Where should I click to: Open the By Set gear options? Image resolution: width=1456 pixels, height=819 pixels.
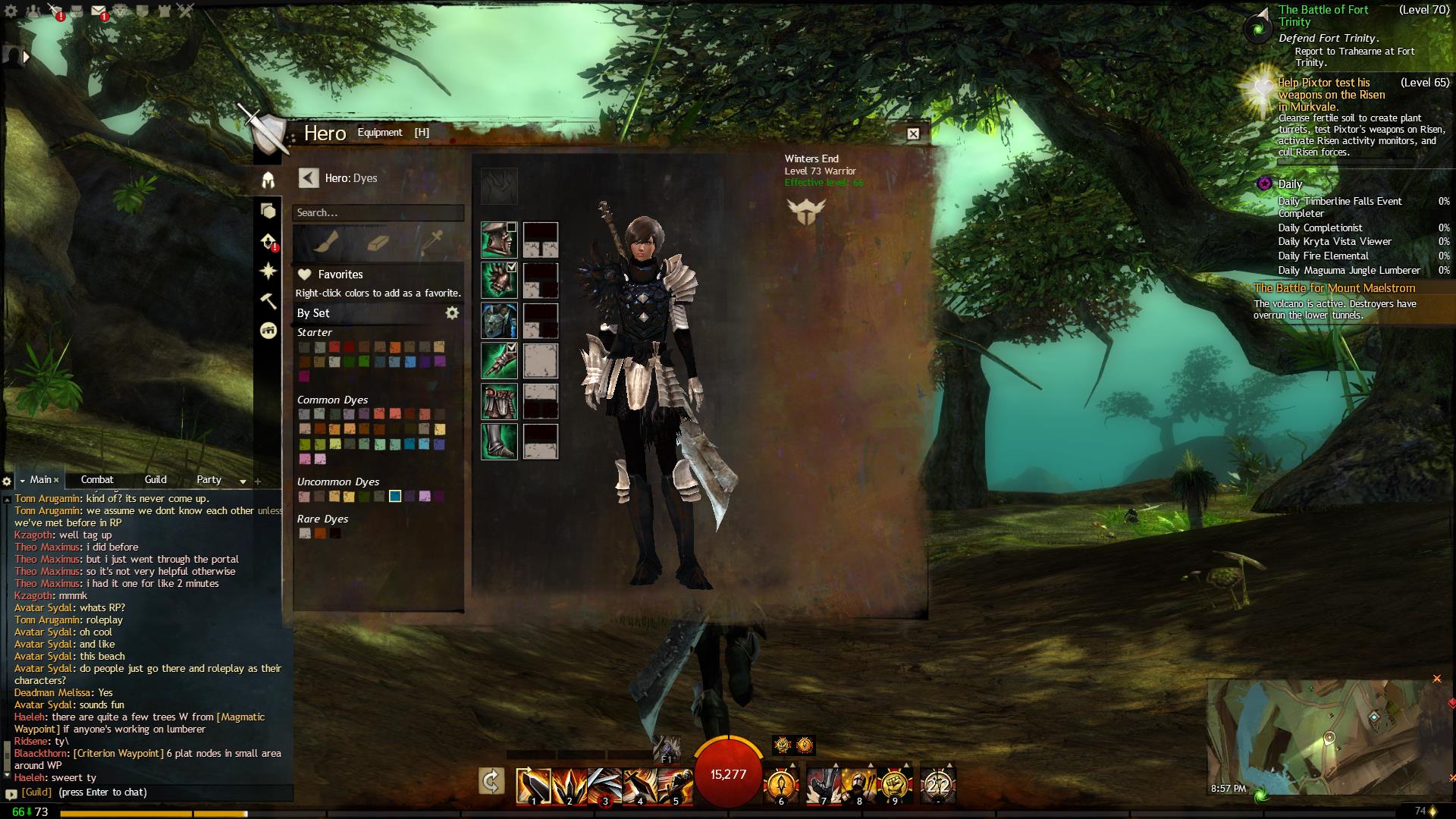click(x=452, y=313)
